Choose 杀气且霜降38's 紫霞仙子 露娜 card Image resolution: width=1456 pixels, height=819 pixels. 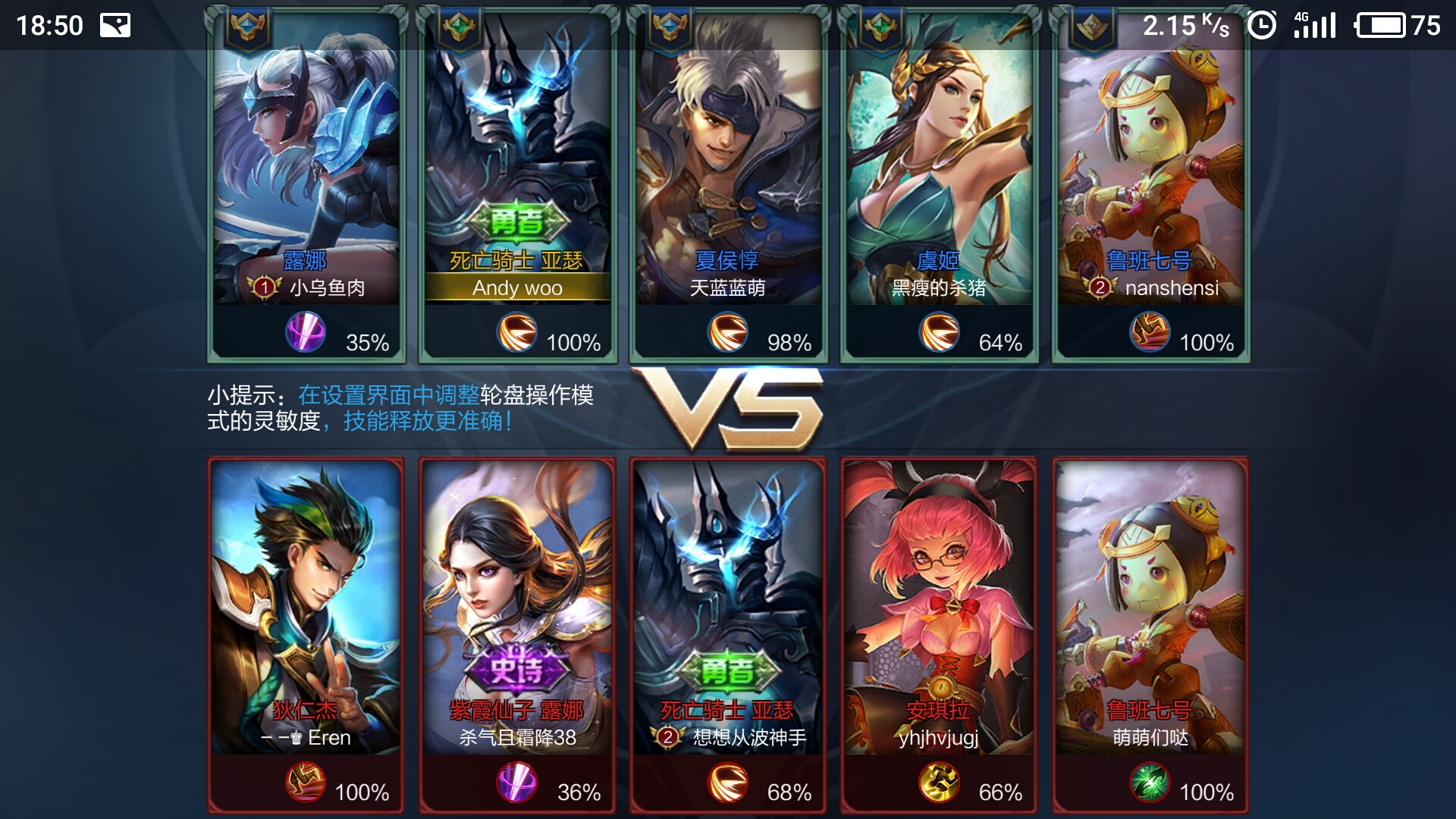(x=517, y=607)
